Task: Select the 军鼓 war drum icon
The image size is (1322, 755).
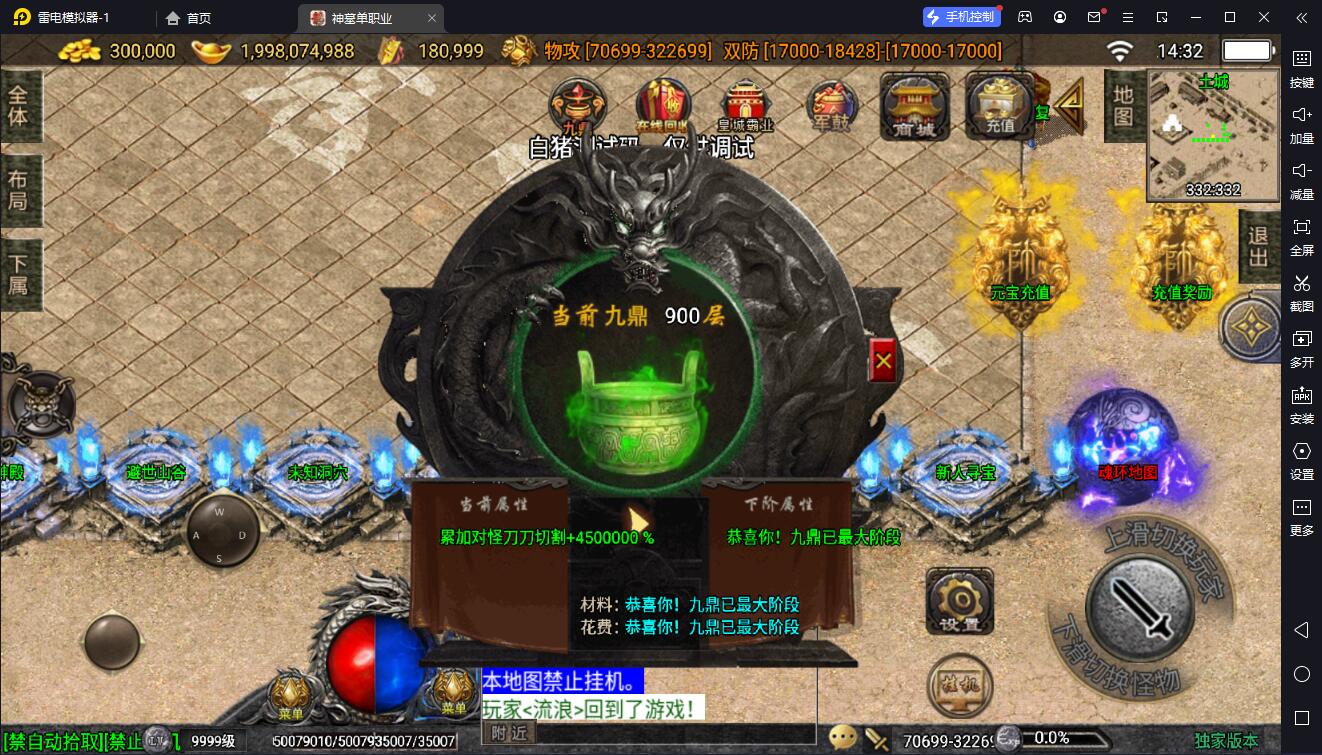Action: click(x=832, y=106)
